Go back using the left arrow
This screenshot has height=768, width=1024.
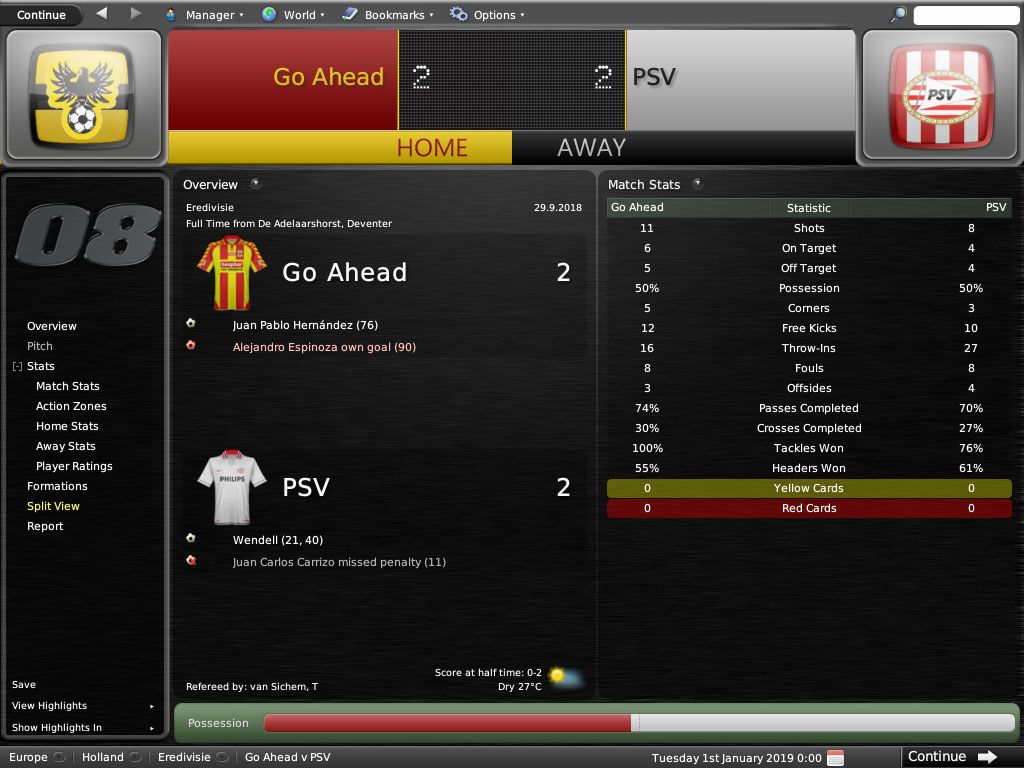coord(102,14)
